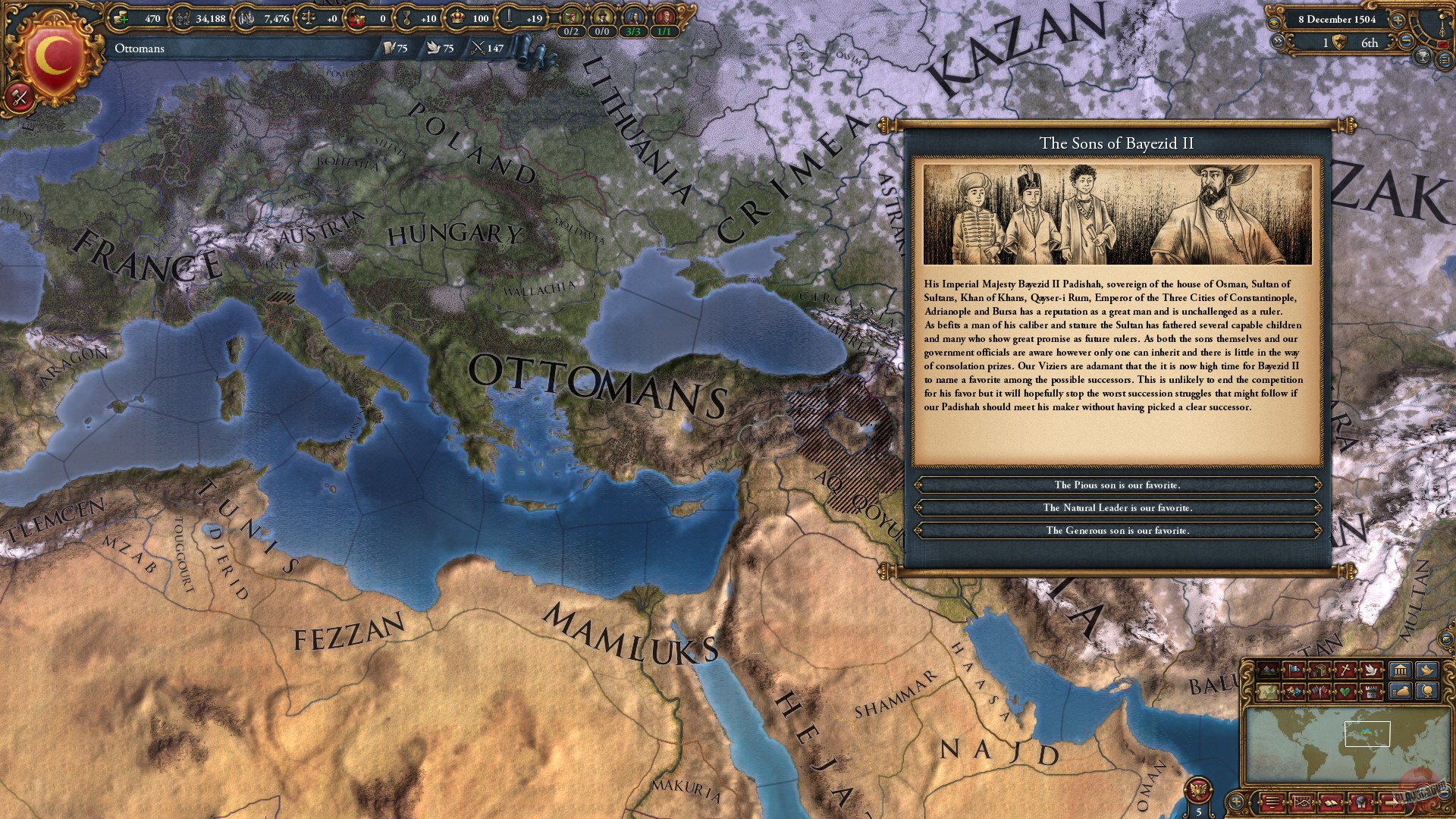Select the terrain mapmode icon
Screen dimensions: 1456x819
[1267, 669]
